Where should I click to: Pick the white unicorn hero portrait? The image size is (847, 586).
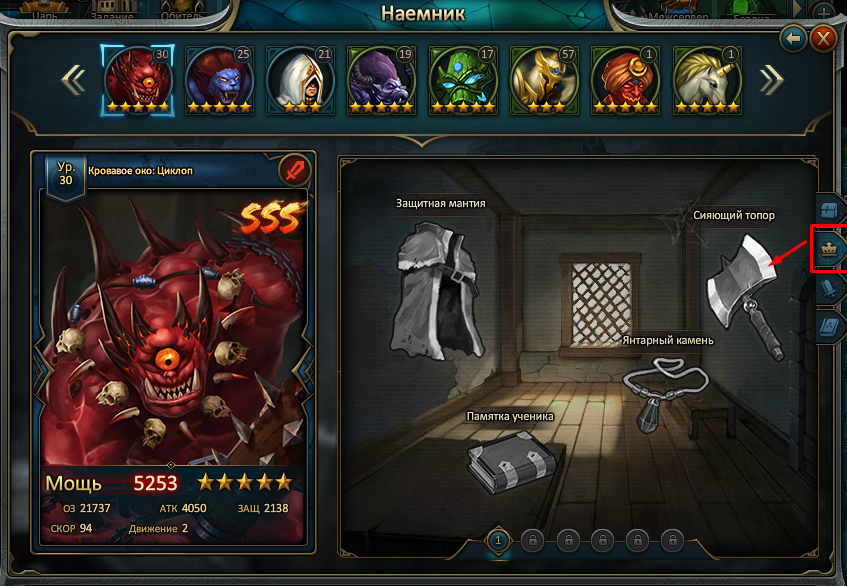point(706,78)
